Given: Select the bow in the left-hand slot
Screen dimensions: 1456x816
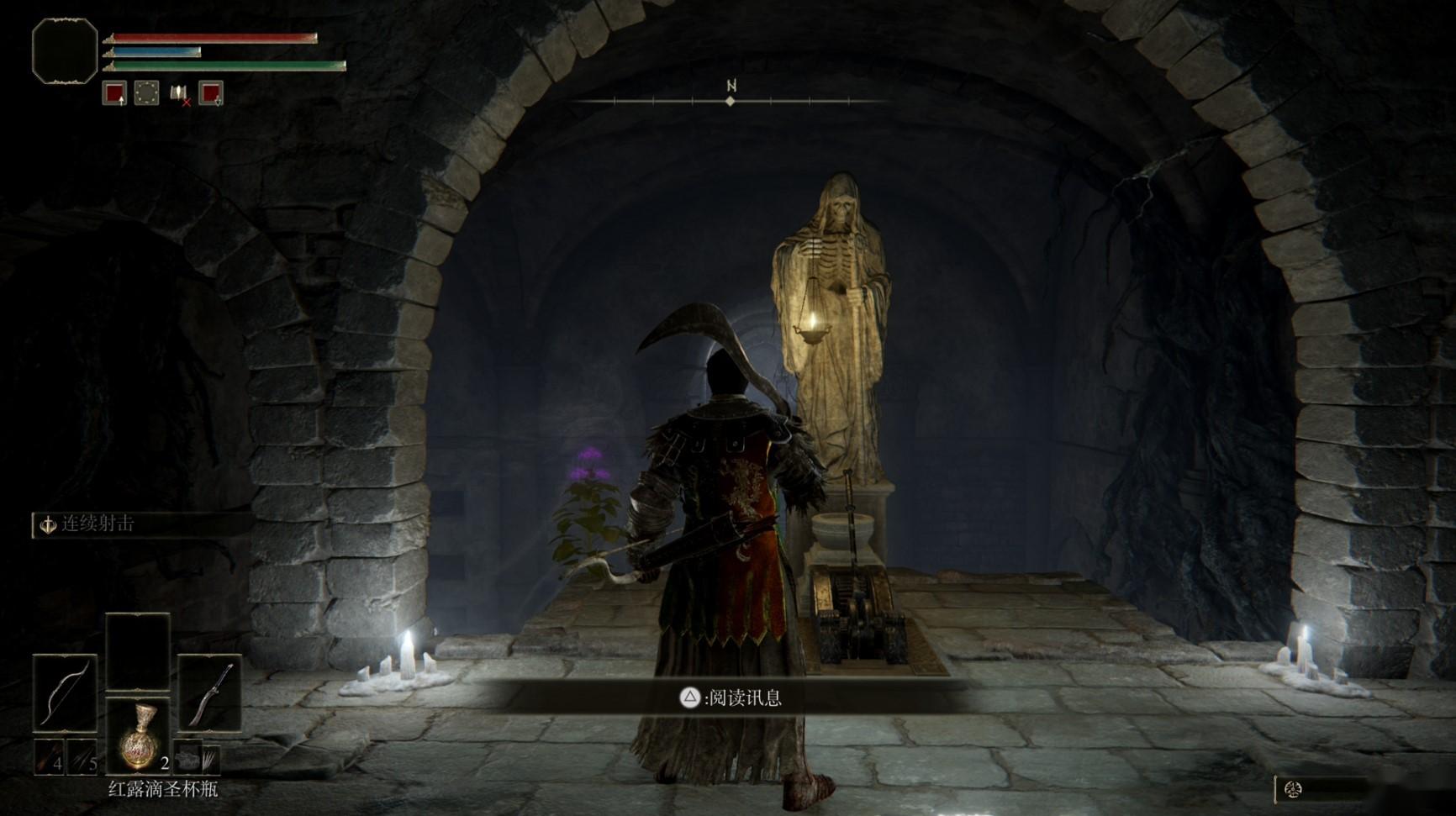Looking at the screenshot, I should (65, 692).
